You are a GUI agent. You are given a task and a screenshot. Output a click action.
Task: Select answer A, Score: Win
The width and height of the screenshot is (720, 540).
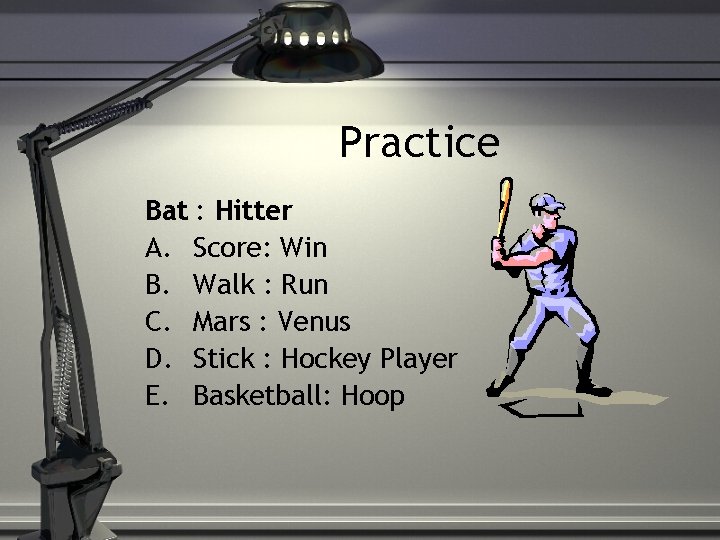point(259,247)
